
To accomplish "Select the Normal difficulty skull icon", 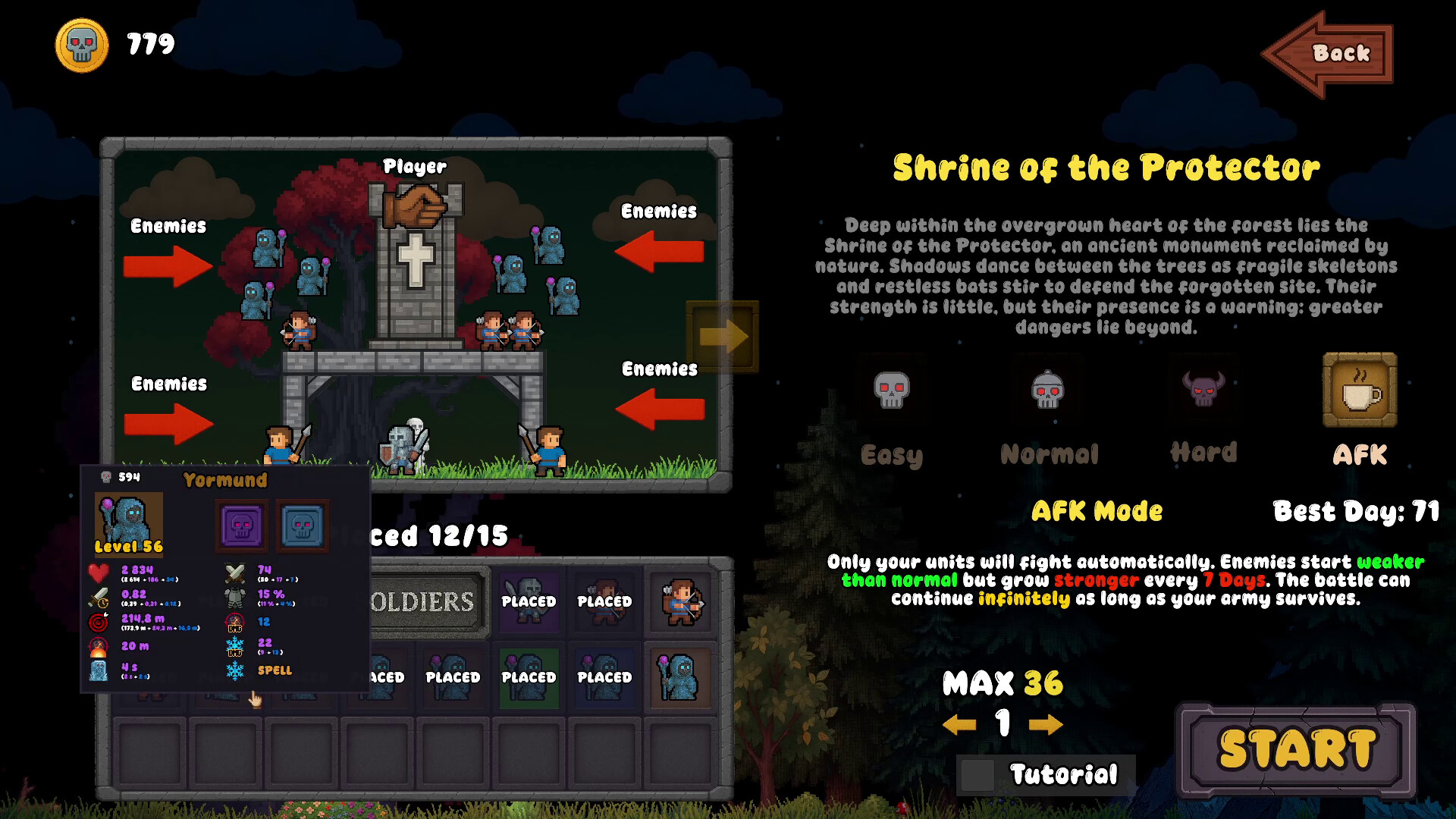I will pyautogui.click(x=1048, y=390).
